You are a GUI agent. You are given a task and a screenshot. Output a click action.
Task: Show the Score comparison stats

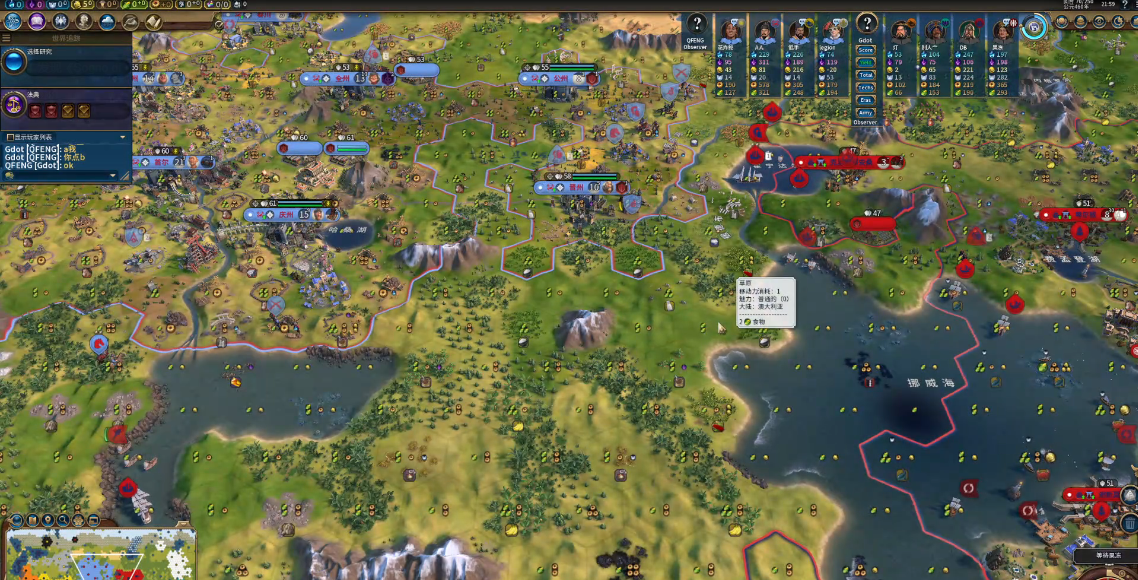coord(866,49)
